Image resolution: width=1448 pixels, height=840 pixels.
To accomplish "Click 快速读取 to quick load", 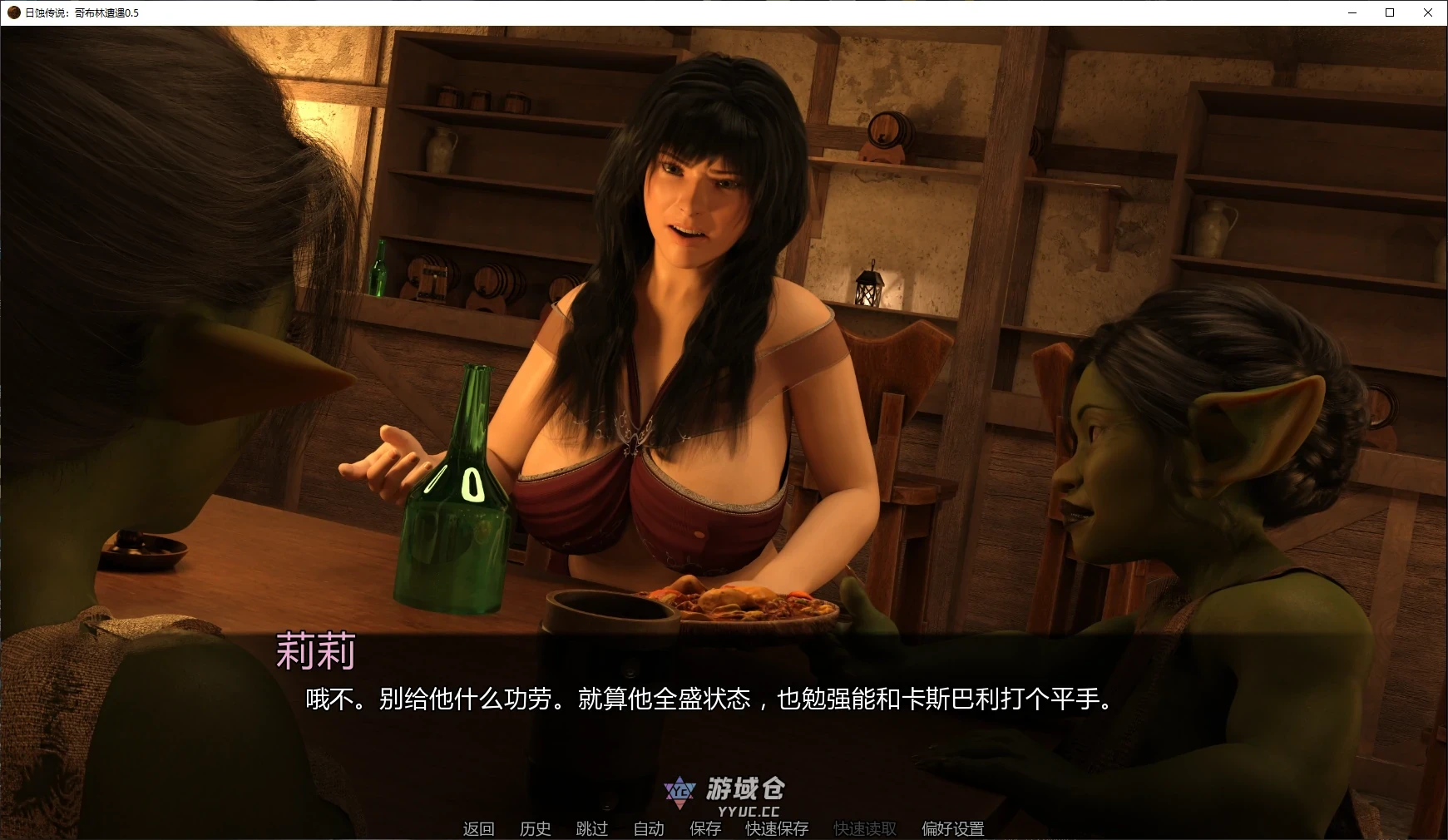I will click(862, 828).
